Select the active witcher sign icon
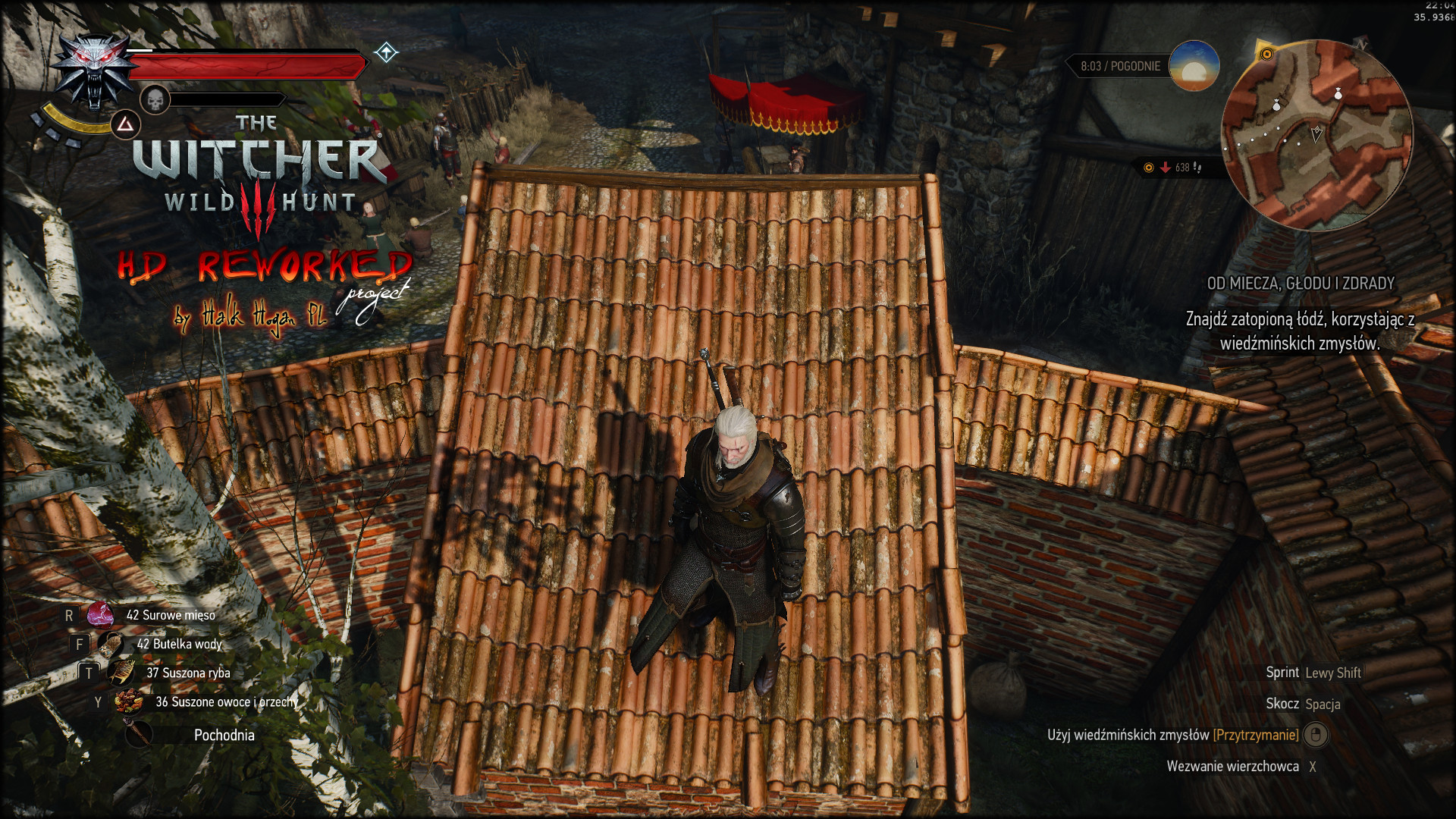This screenshot has width=1456, height=819. 125,124
